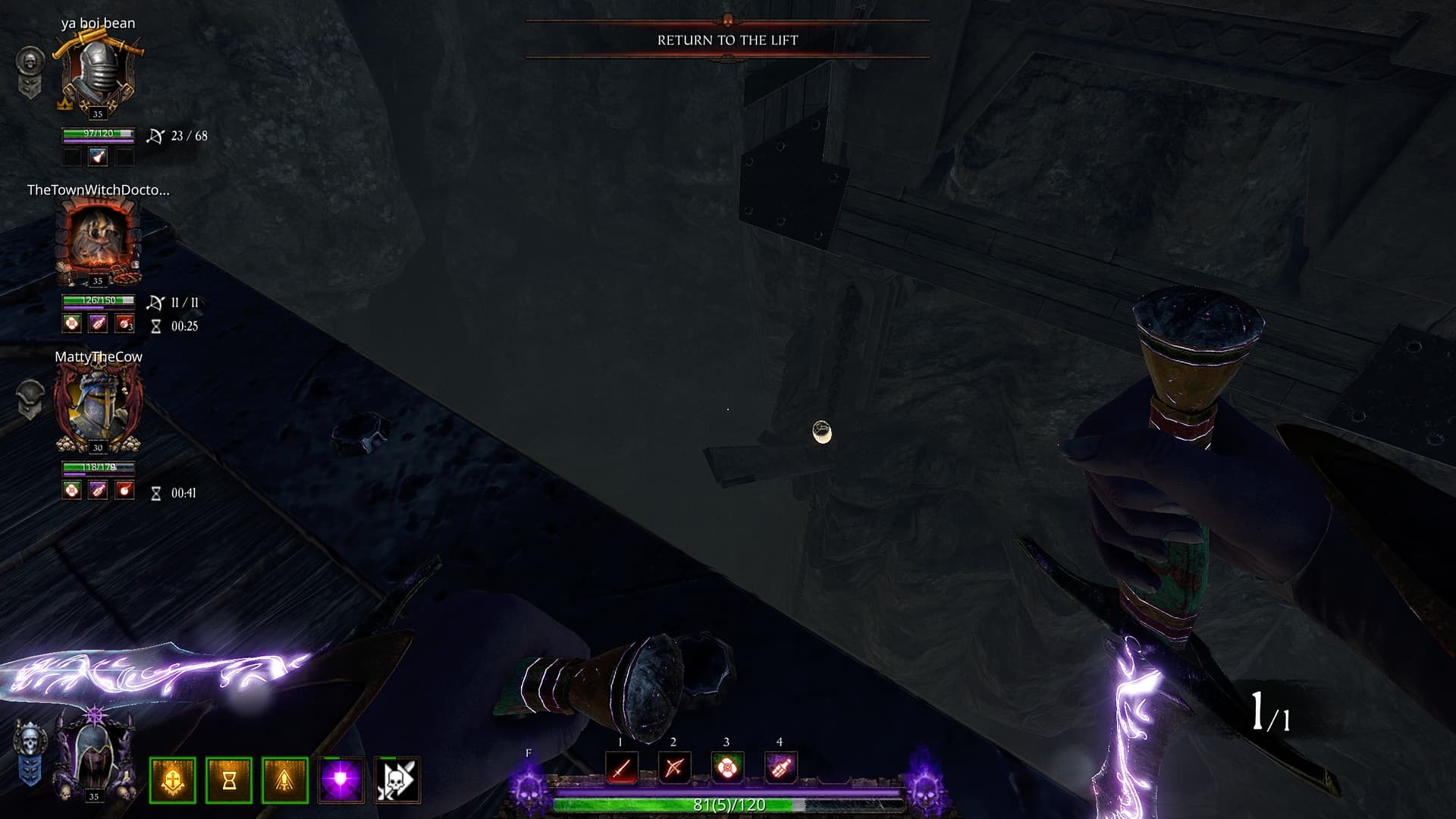
Task: Select TheTownWitchDoctor's dwarf portrait
Action: pyautogui.click(x=98, y=242)
